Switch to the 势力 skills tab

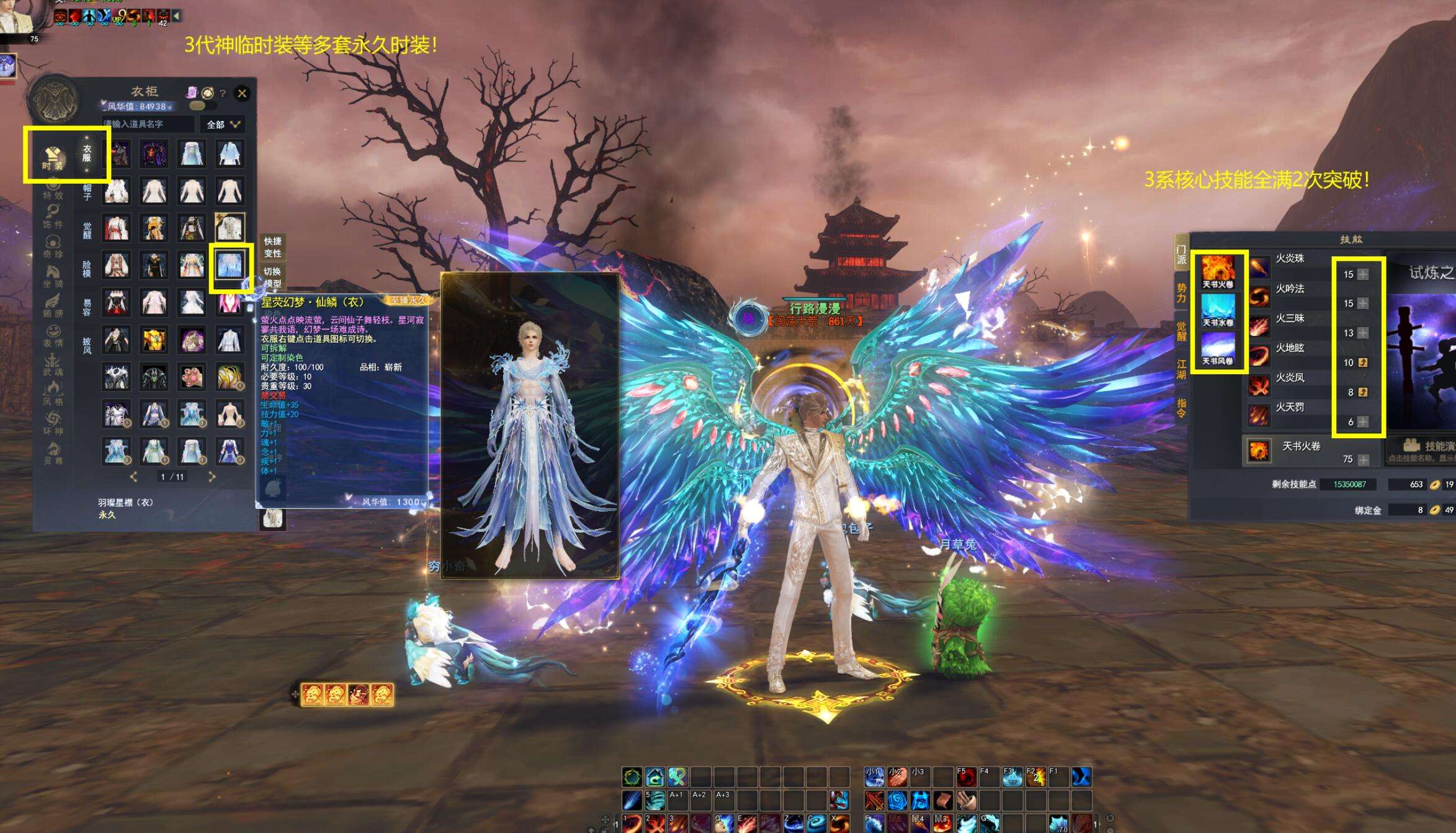(x=1181, y=293)
